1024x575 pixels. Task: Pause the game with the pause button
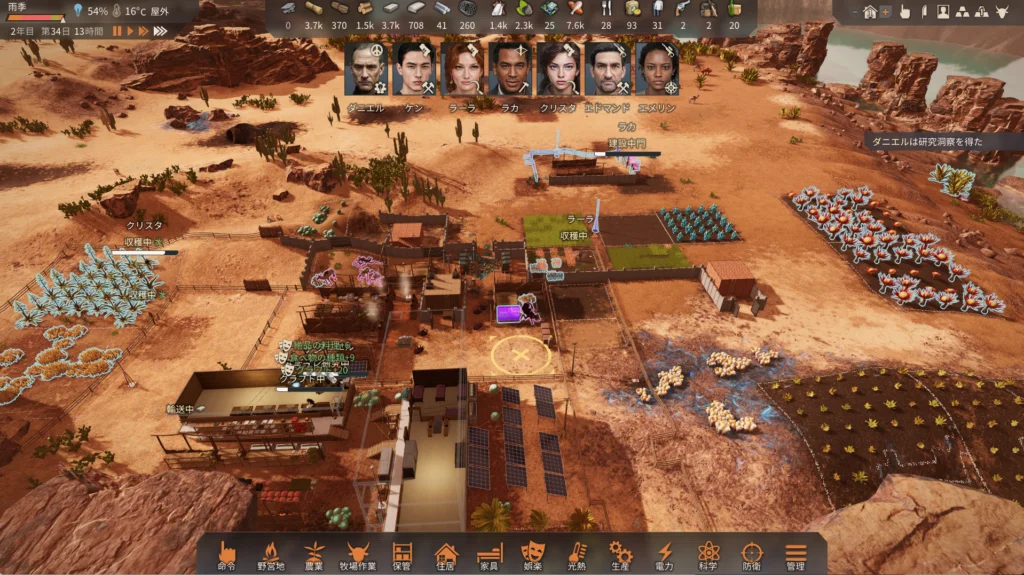point(117,32)
